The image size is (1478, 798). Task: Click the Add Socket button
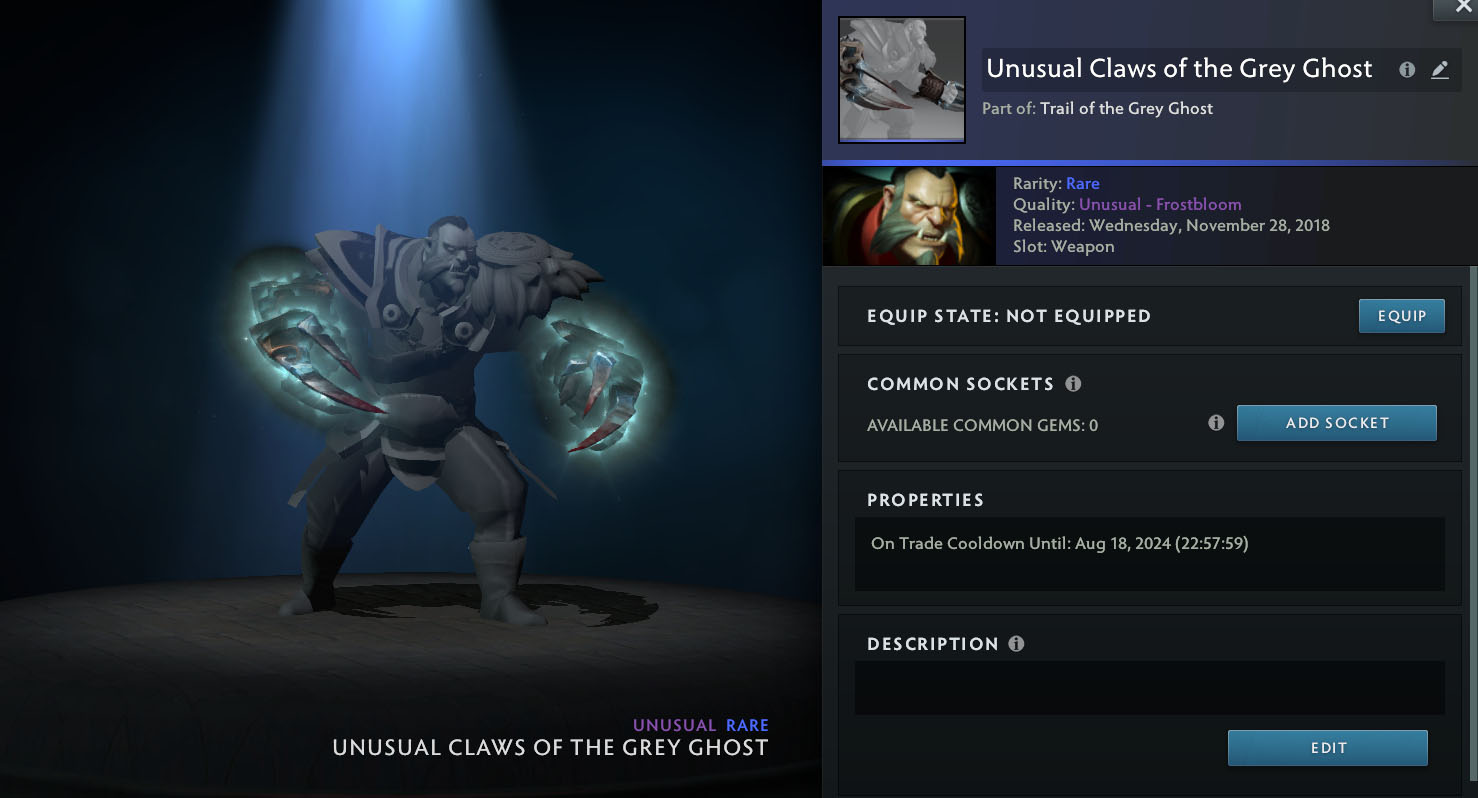[1336, 423]
